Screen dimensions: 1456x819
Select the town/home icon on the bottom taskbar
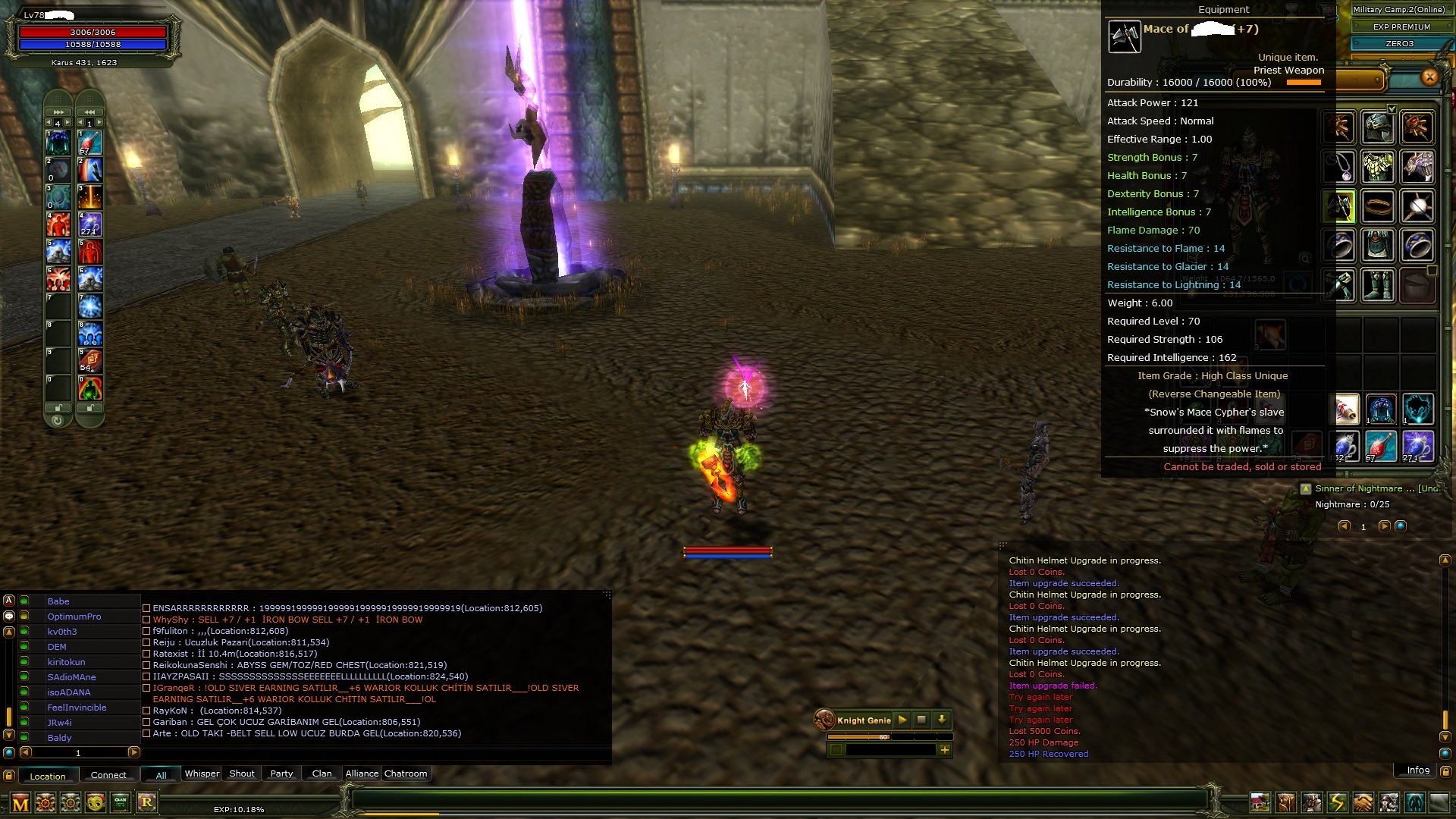click(x=1260, y=803)
